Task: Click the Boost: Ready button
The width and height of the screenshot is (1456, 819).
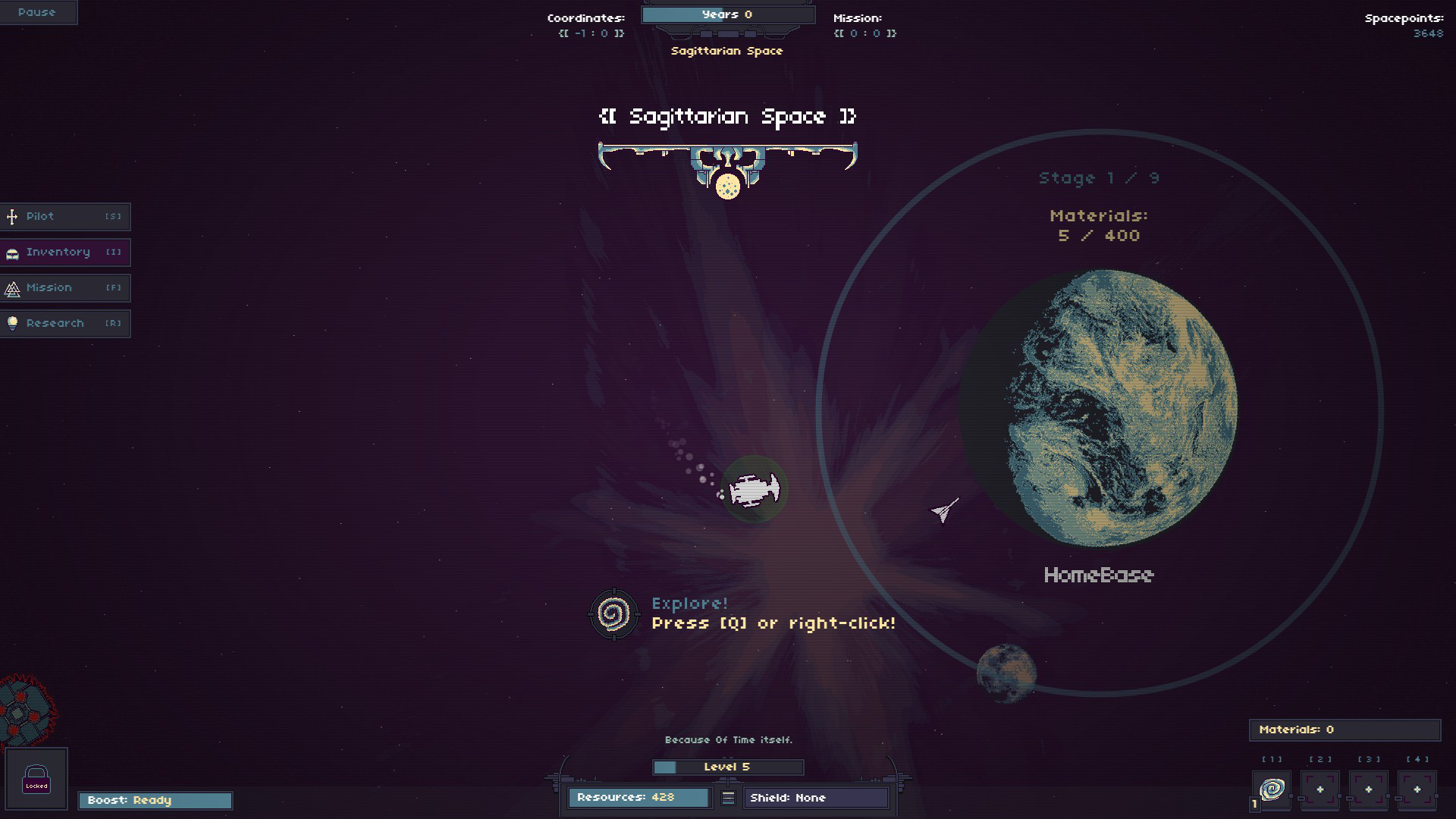Action: (155, 800)
